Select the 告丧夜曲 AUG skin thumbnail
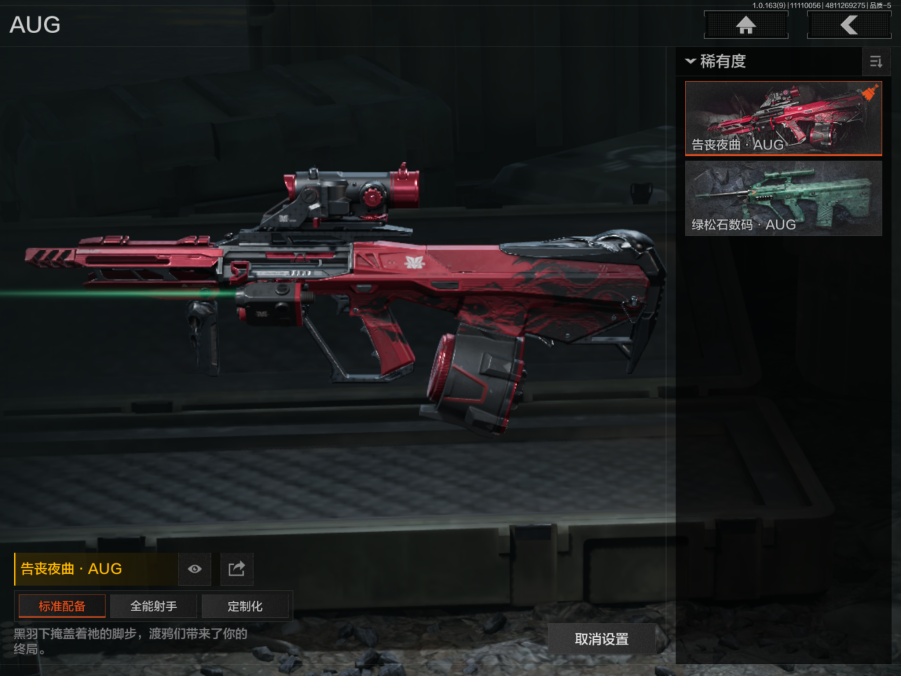 point(783,118)
